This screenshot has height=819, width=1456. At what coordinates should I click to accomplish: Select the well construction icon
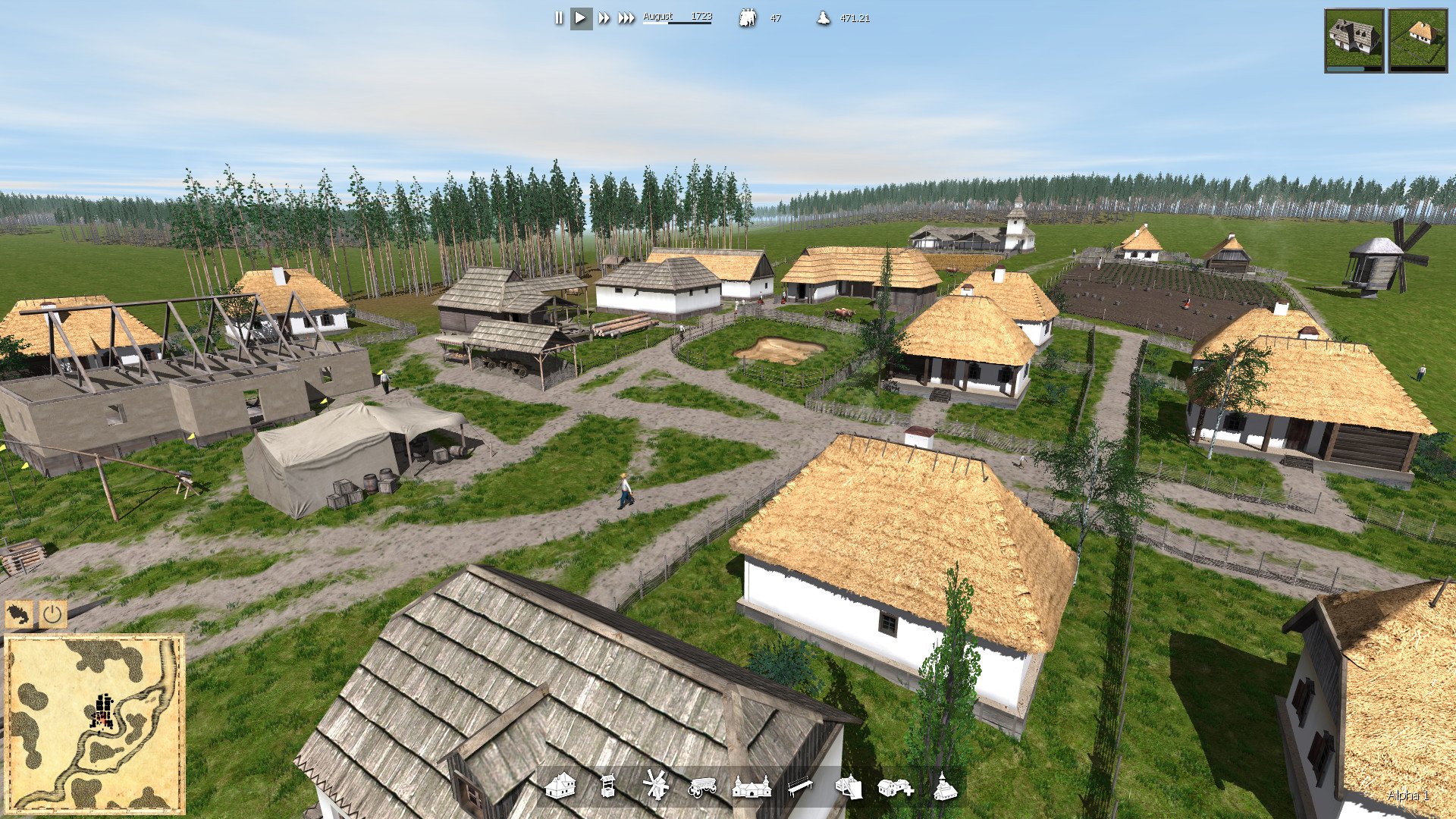607,787
